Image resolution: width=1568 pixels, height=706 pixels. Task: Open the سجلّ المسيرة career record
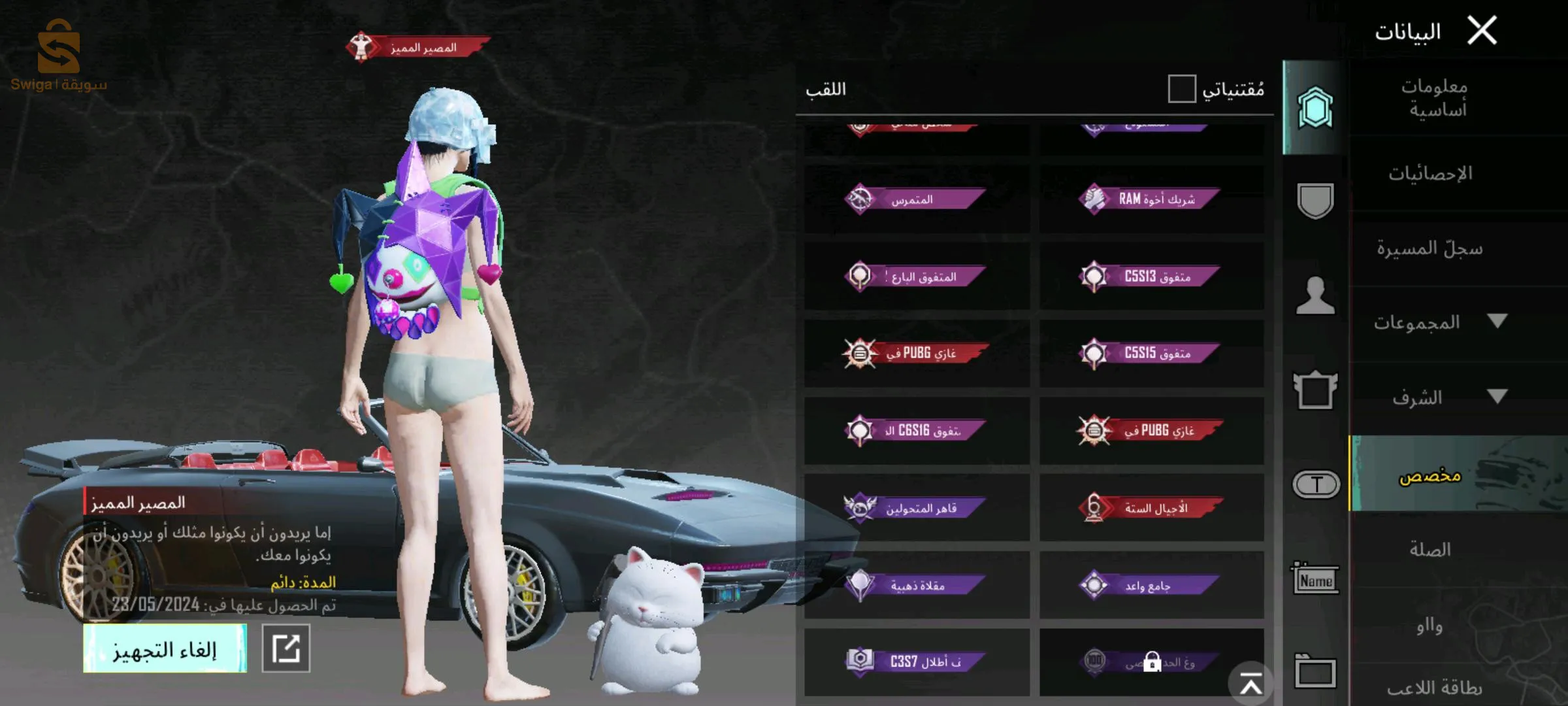[1429, 248]
